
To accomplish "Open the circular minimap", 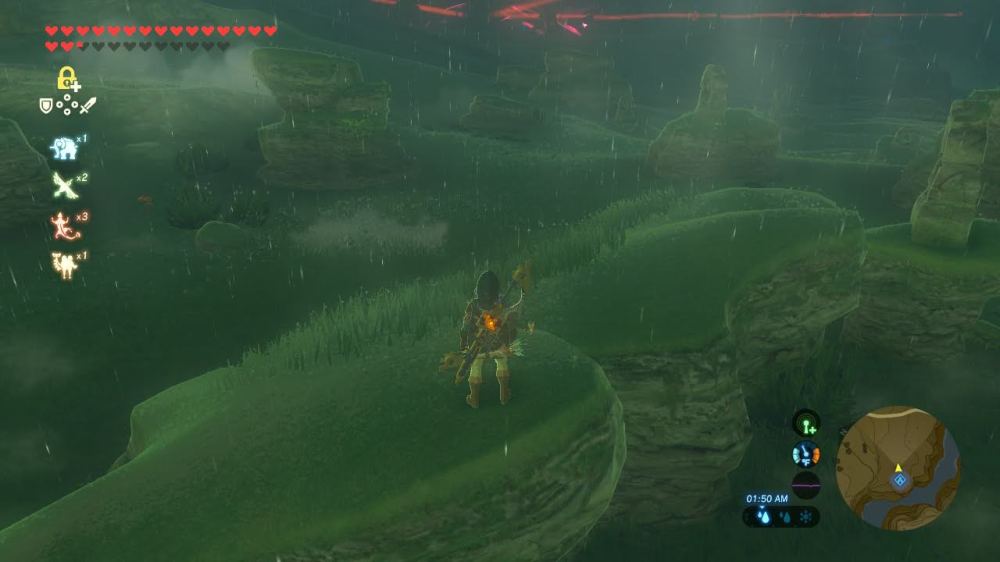I will point(898,468).
